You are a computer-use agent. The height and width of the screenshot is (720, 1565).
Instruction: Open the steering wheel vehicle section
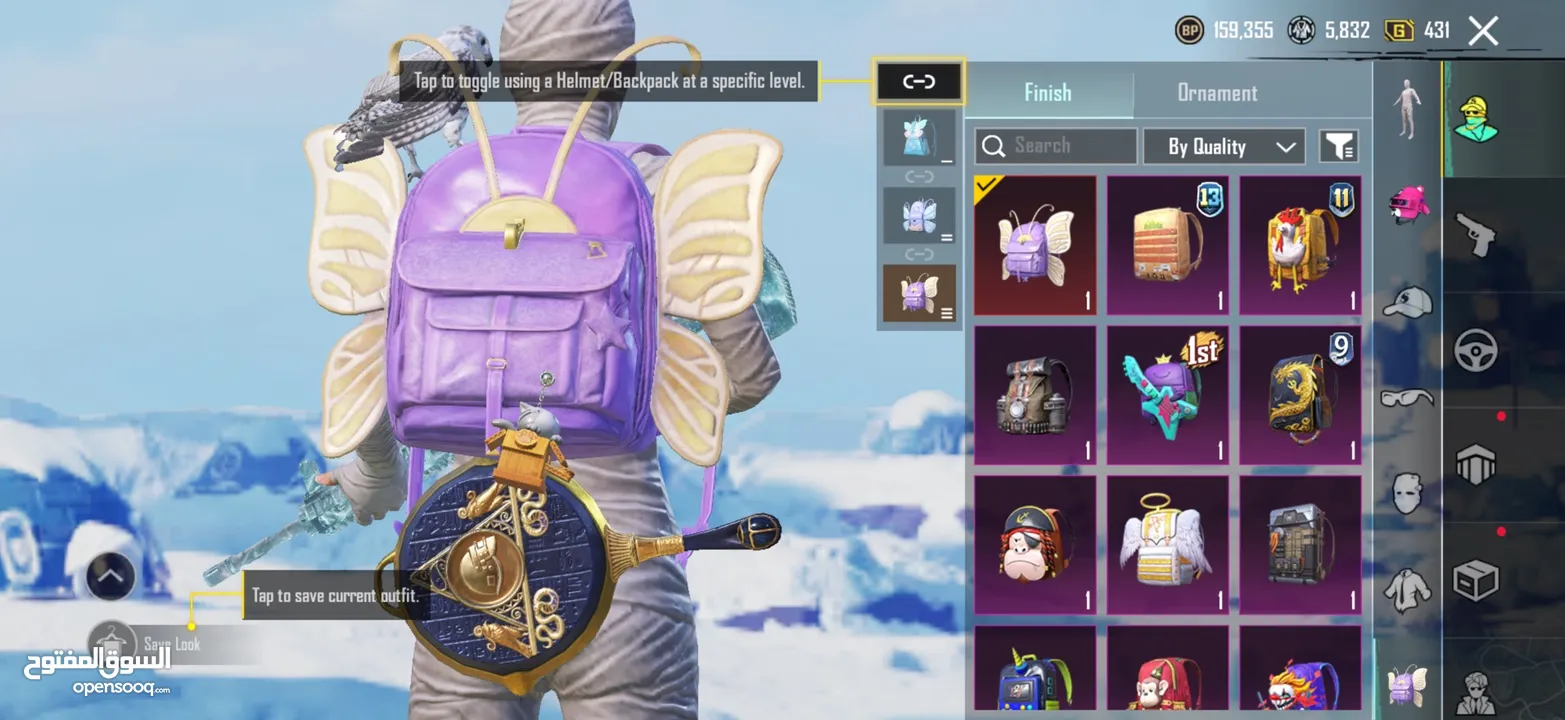pyautogui.click(x=1475, y=350)
